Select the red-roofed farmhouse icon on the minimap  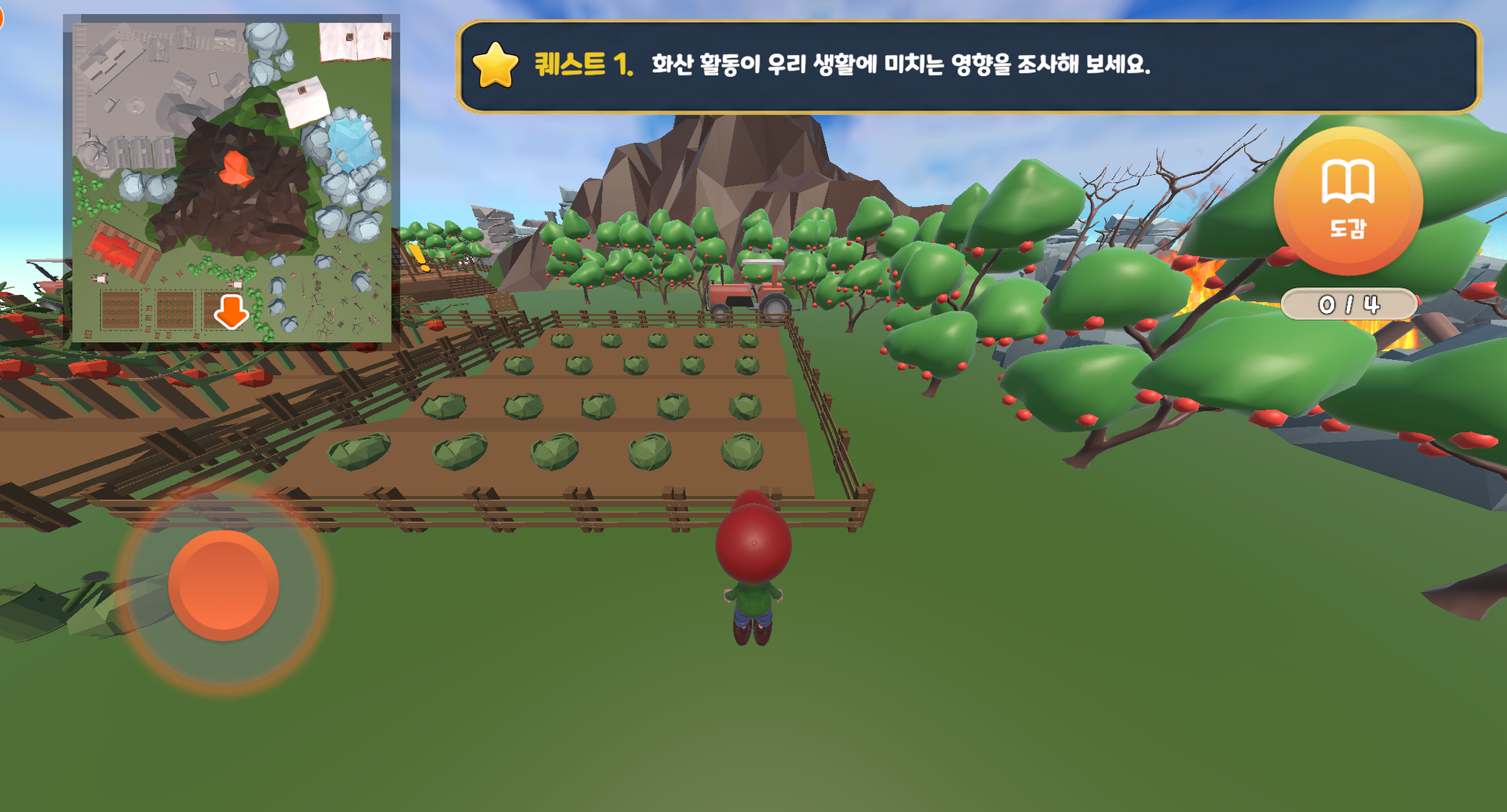tap(122, 247)
